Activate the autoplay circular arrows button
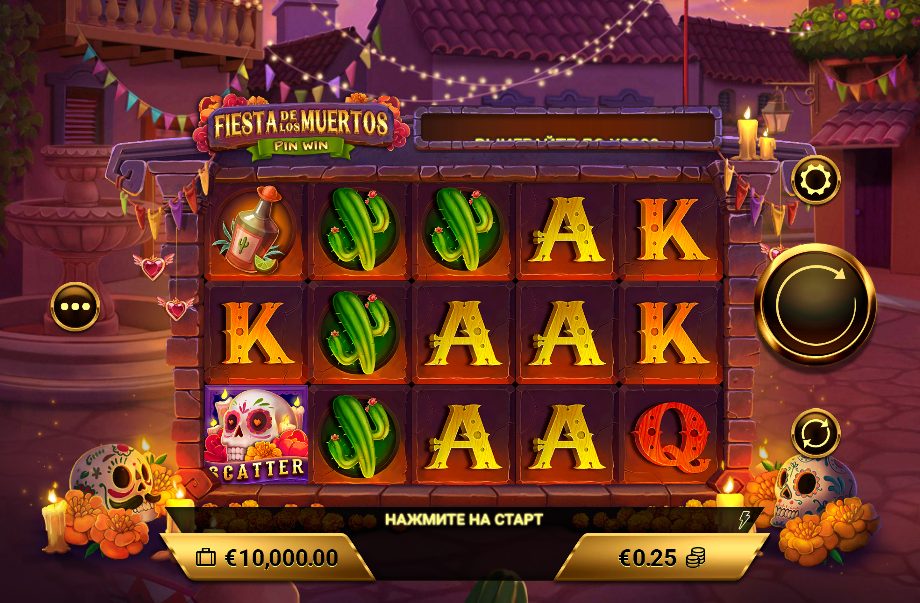 pos(815,434)
